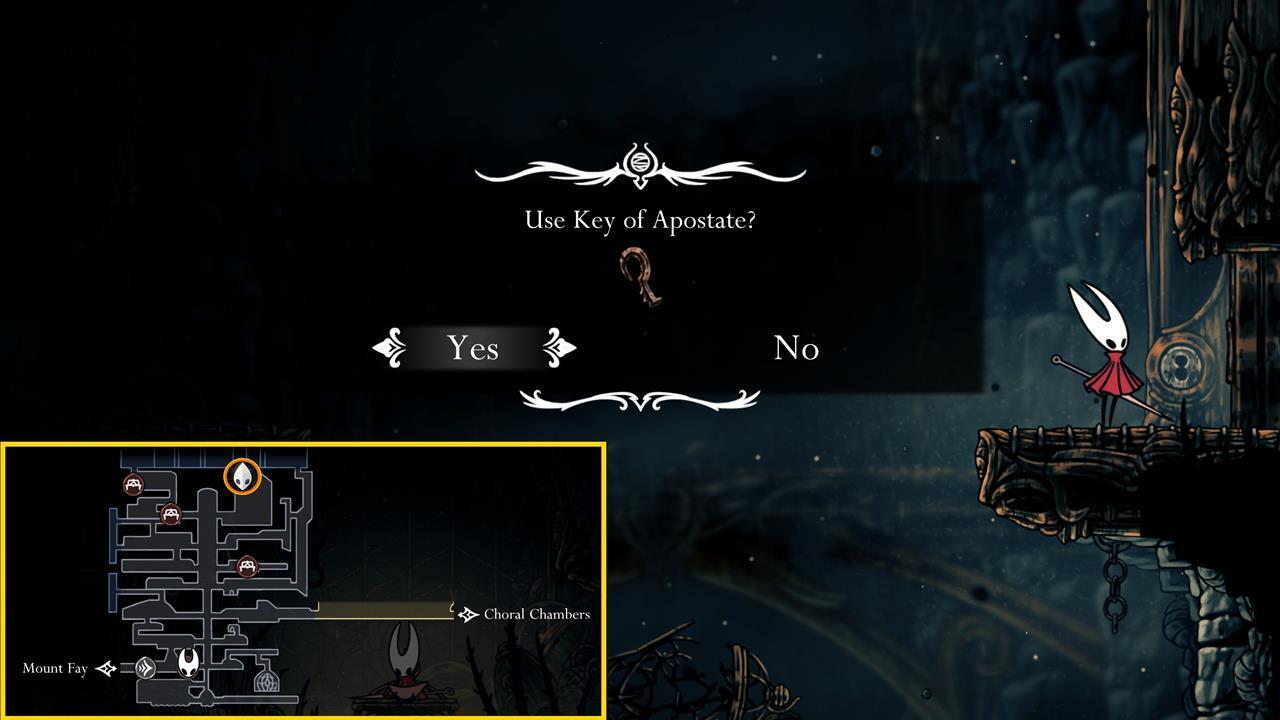1280x720 pixels.
Task: Click the Choral Chambers exit arrow marker
Action: click(x=466, y=614)
